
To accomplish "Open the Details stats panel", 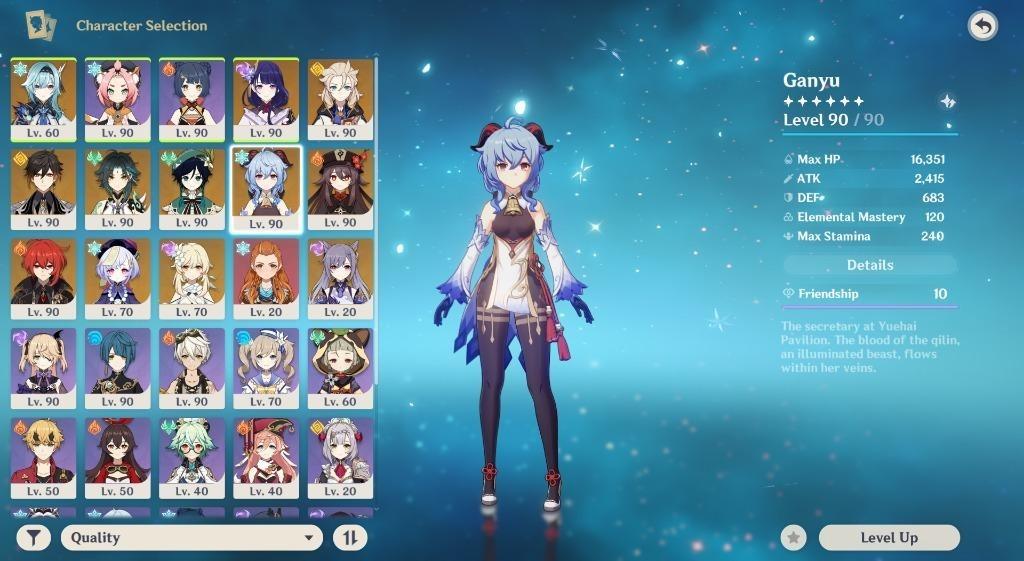I will click(x=870, y=265).
